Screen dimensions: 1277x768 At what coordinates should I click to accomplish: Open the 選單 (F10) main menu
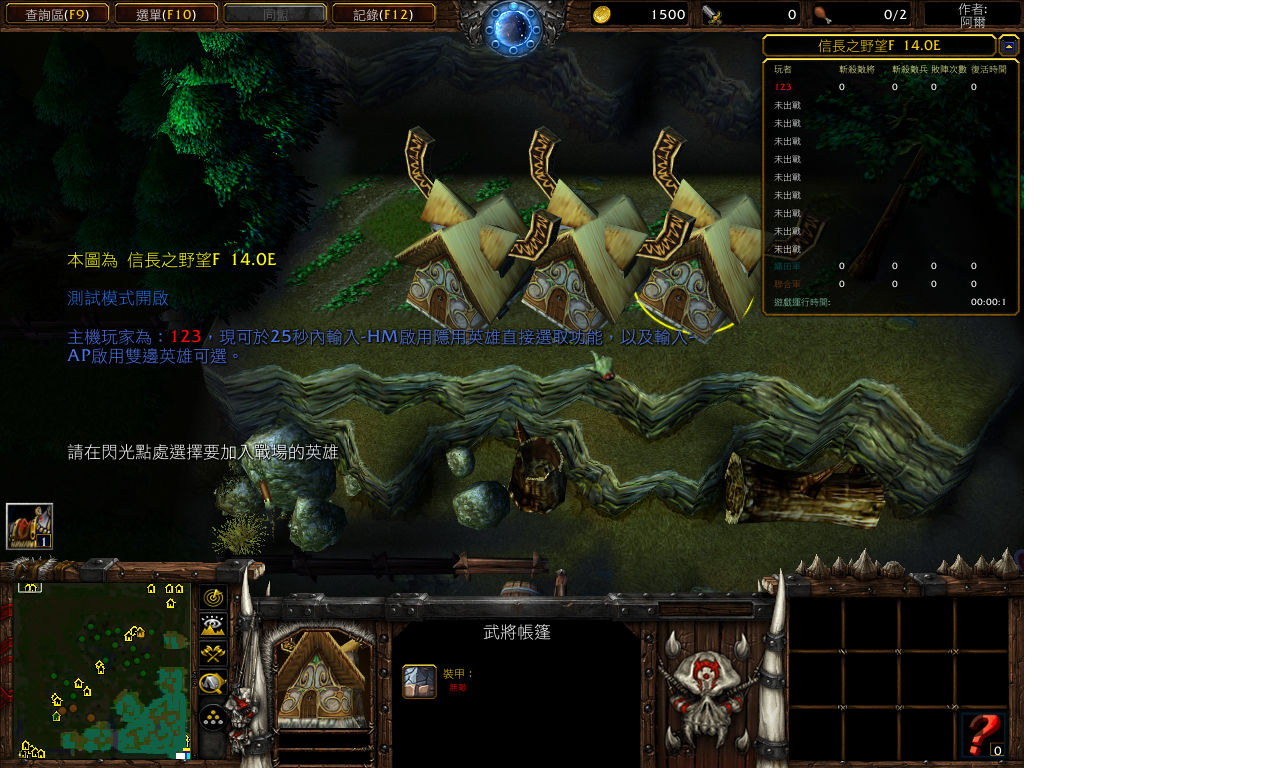point(166,14)
